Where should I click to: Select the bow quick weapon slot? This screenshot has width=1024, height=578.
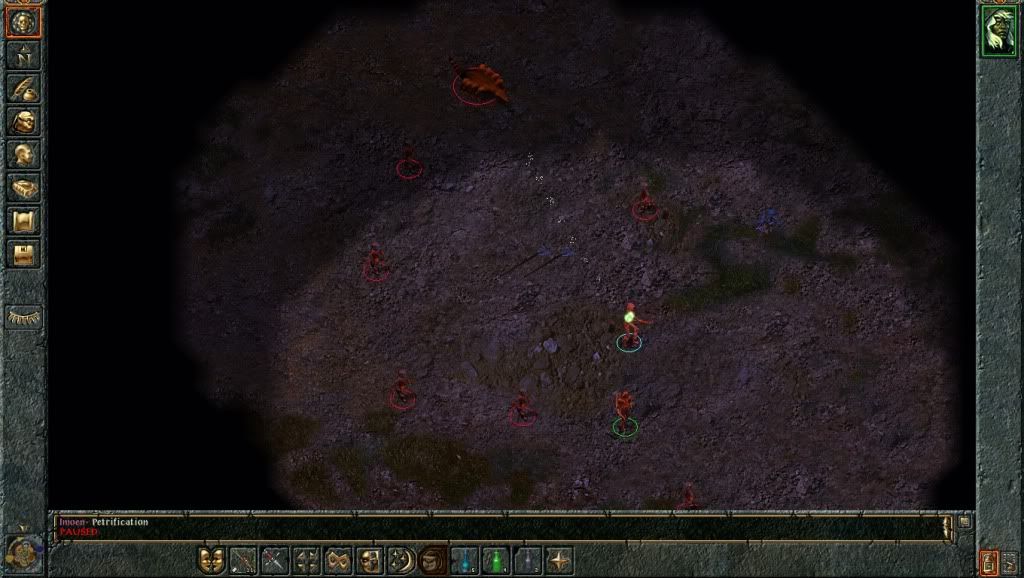click(243, 560)
